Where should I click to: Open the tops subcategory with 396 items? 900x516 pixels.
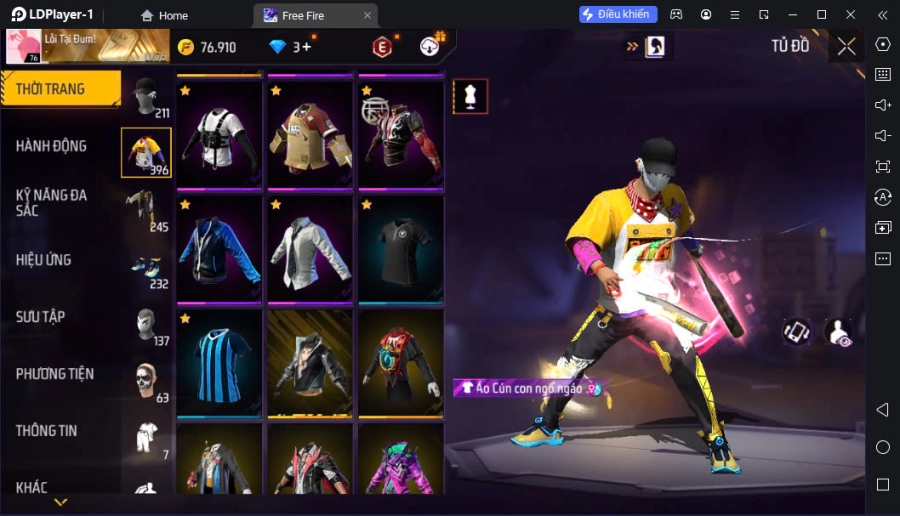[146, 153]
